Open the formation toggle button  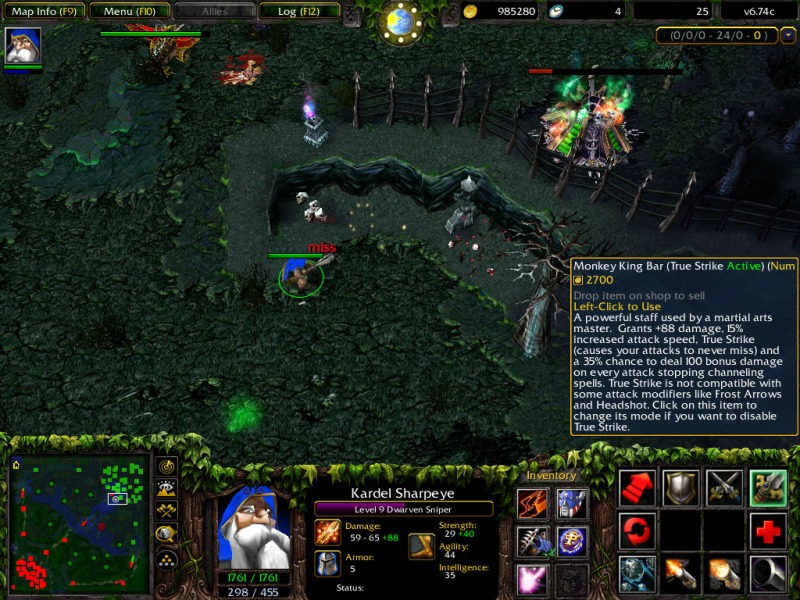[x=167, y=559]
